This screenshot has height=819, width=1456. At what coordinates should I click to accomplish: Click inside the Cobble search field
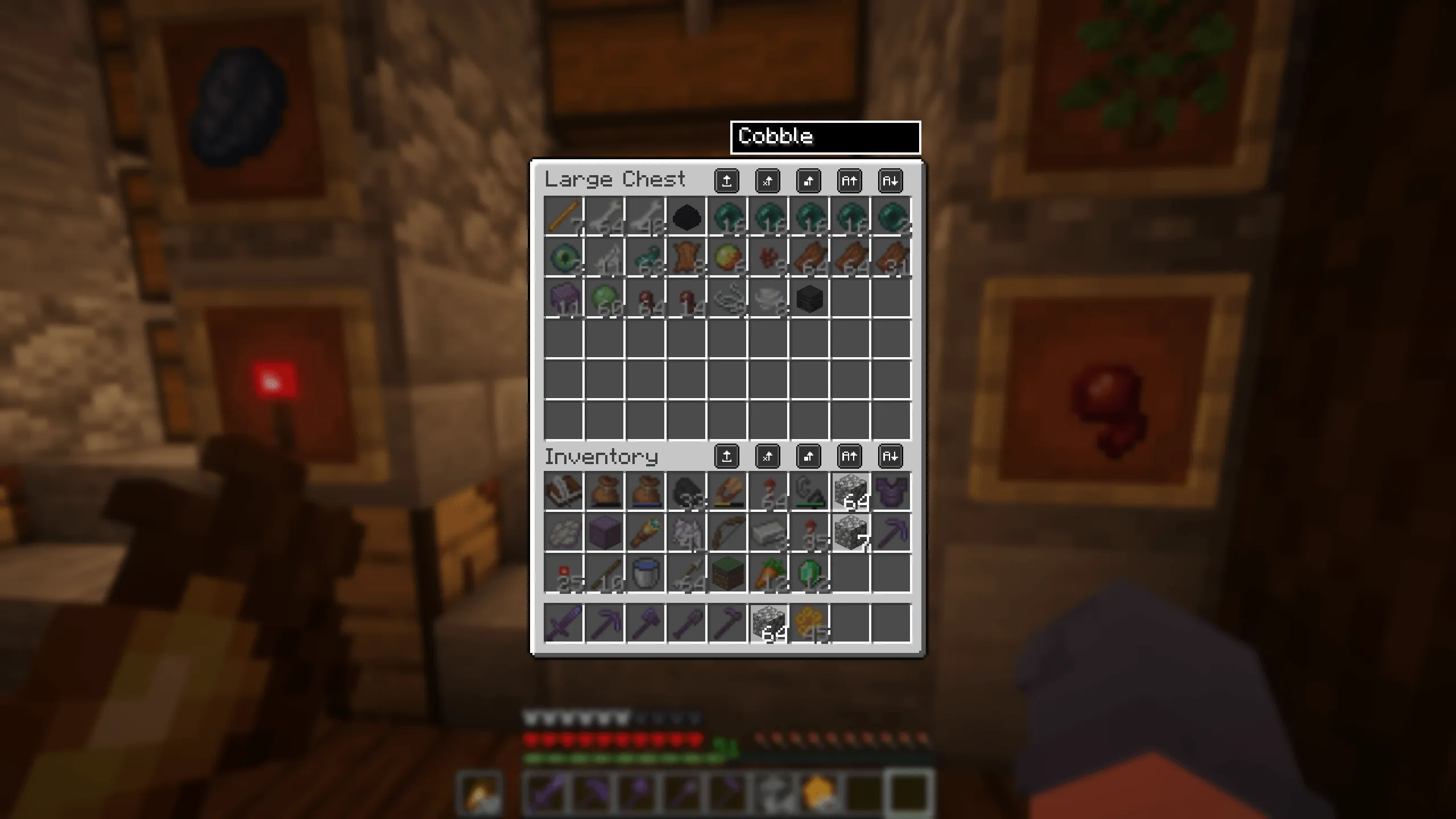[825, 136]
